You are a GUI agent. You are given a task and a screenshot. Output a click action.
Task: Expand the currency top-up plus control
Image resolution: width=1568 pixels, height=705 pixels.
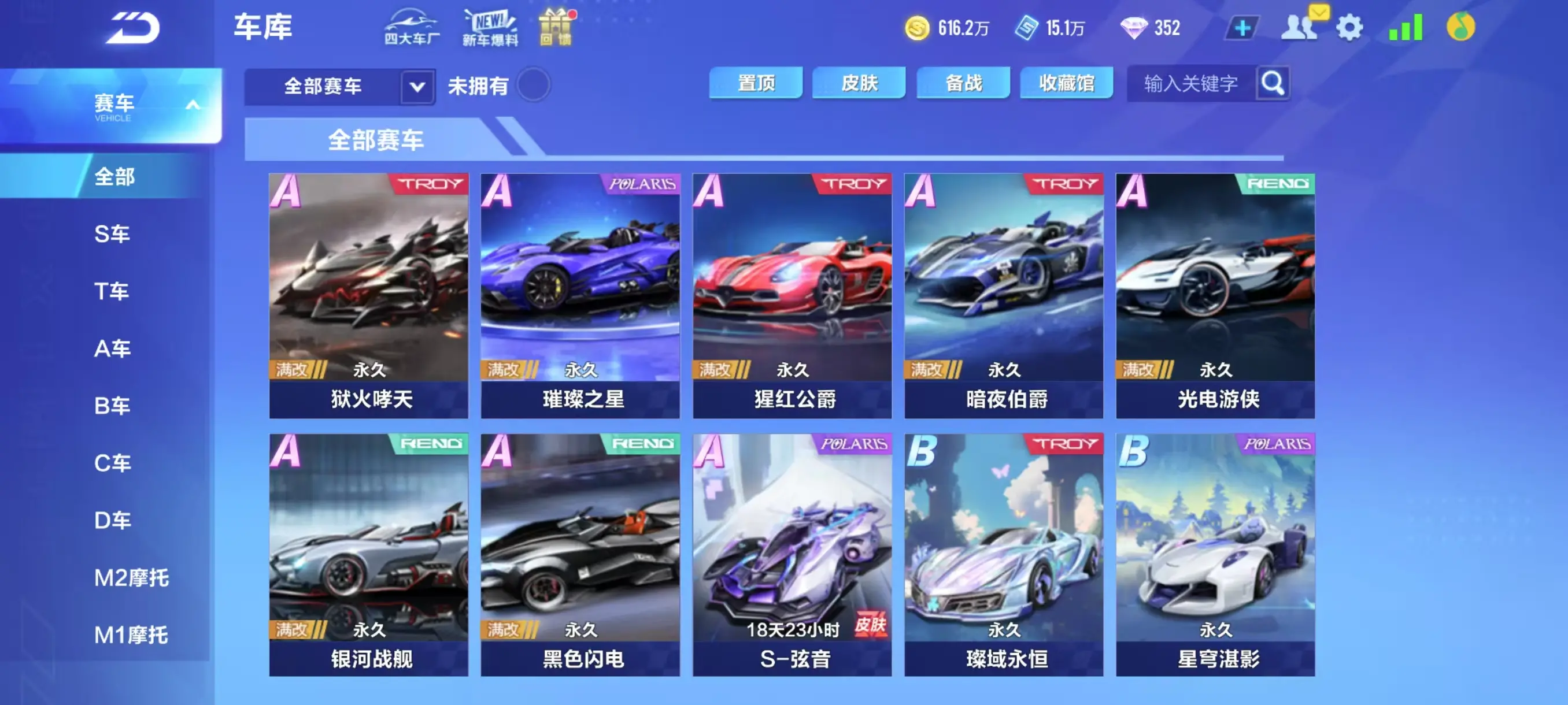[x=1244, y=27]
